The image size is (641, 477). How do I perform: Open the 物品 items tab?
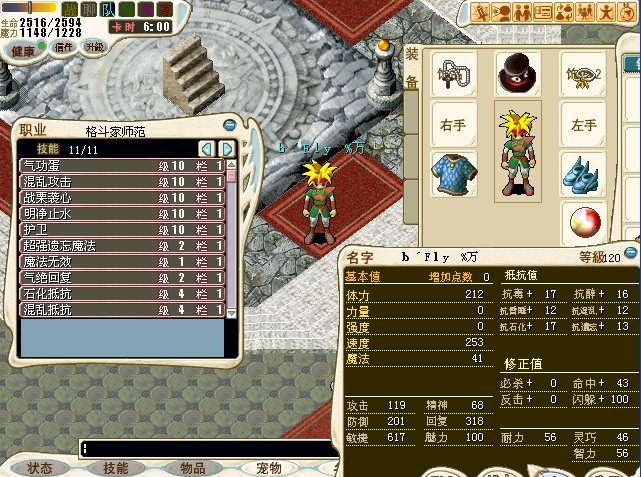coord(192,467)
